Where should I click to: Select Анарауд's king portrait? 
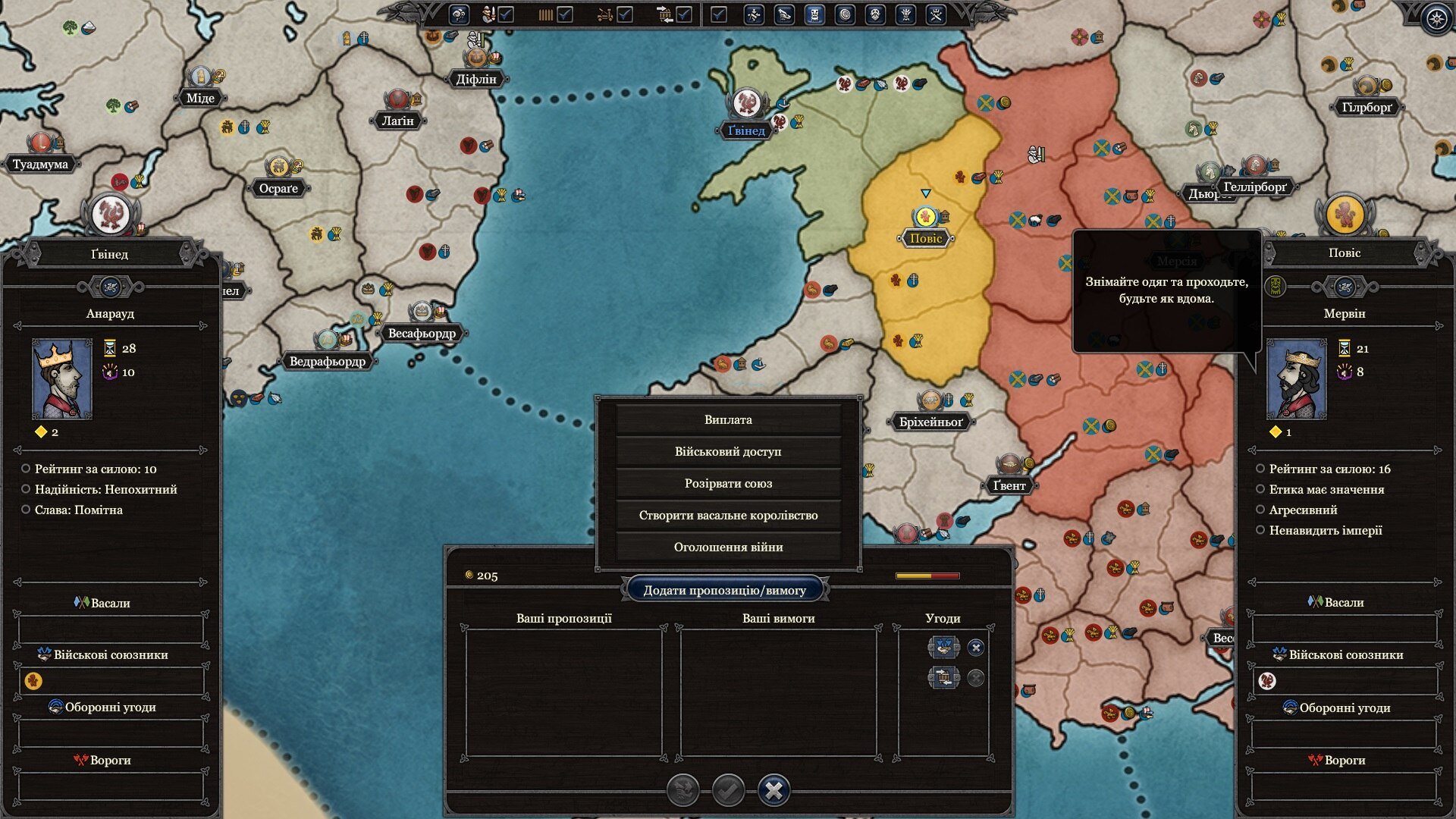pyautogui.click(x=61, y=379)
